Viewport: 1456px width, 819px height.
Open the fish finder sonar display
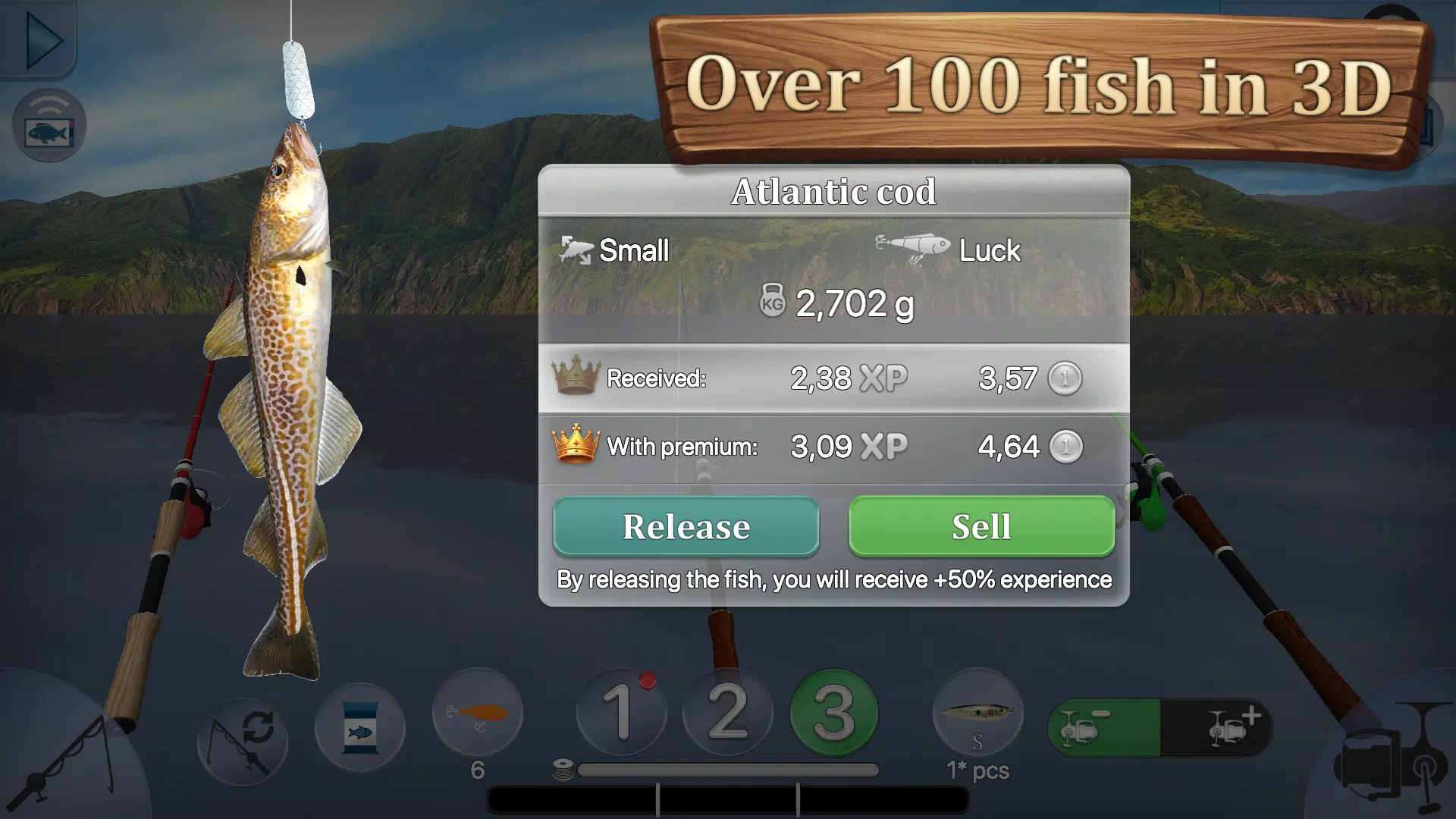coord(49,125)
